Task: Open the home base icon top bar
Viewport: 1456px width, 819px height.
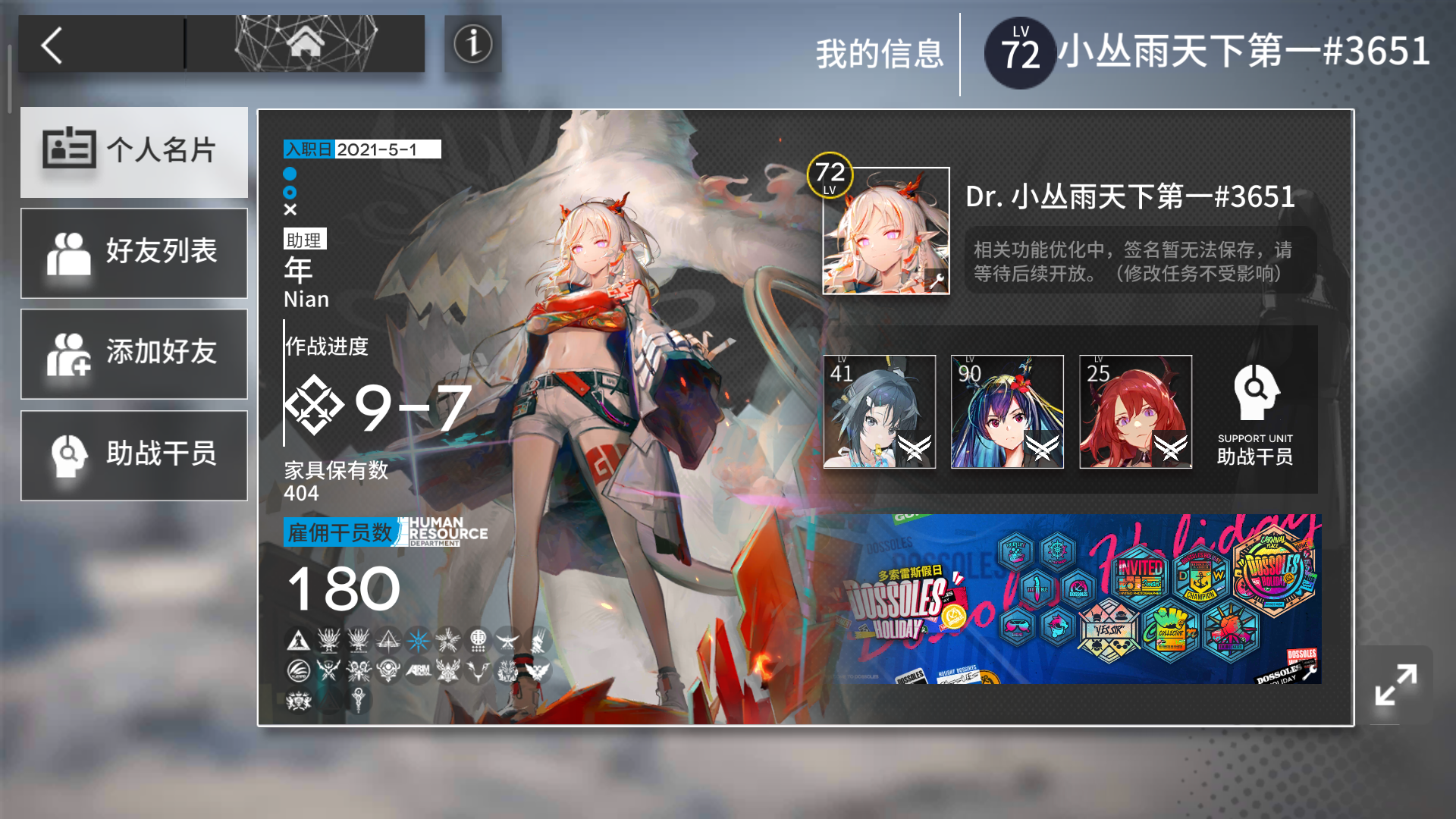Action: click(306, 43)
